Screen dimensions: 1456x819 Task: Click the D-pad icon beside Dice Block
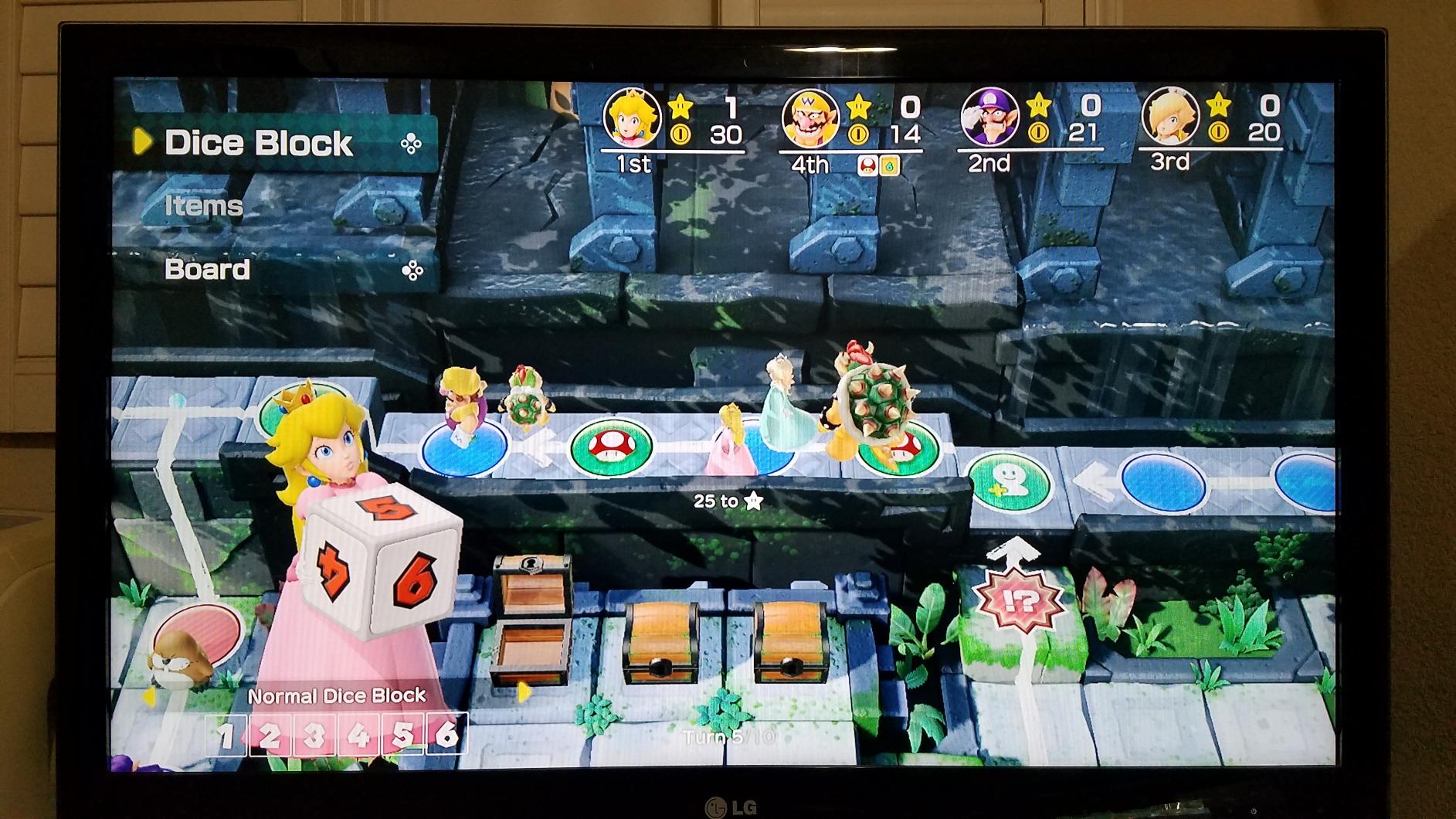[412, 144]
